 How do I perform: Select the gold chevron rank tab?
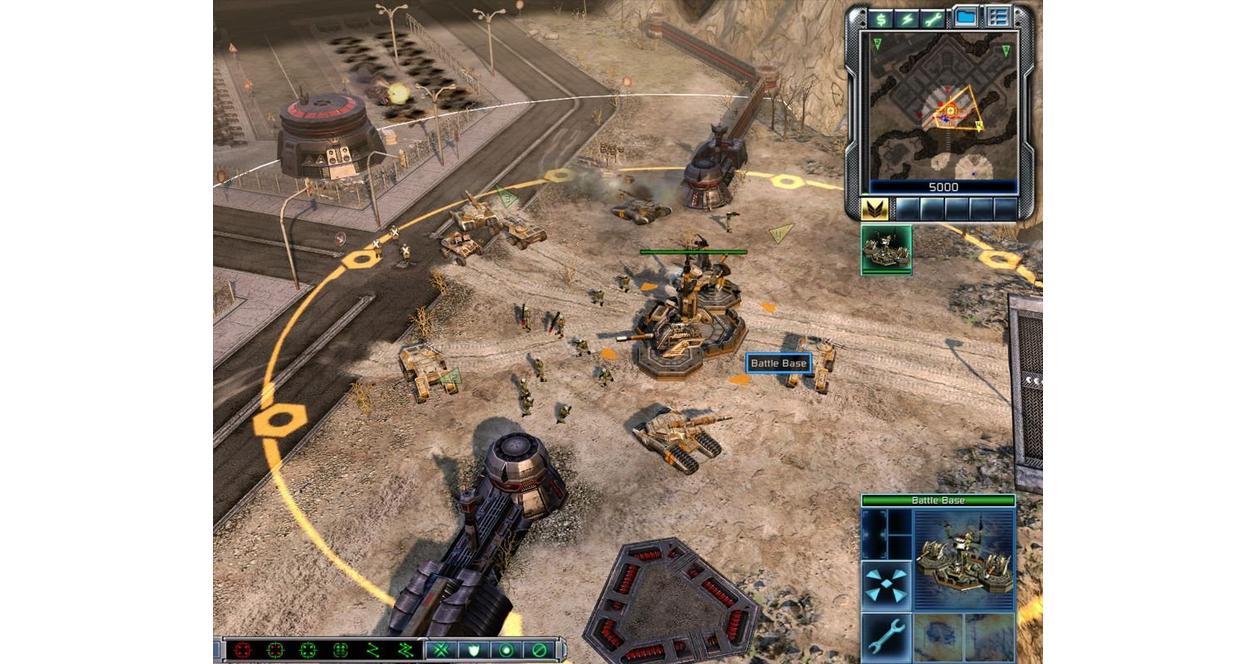875,208
